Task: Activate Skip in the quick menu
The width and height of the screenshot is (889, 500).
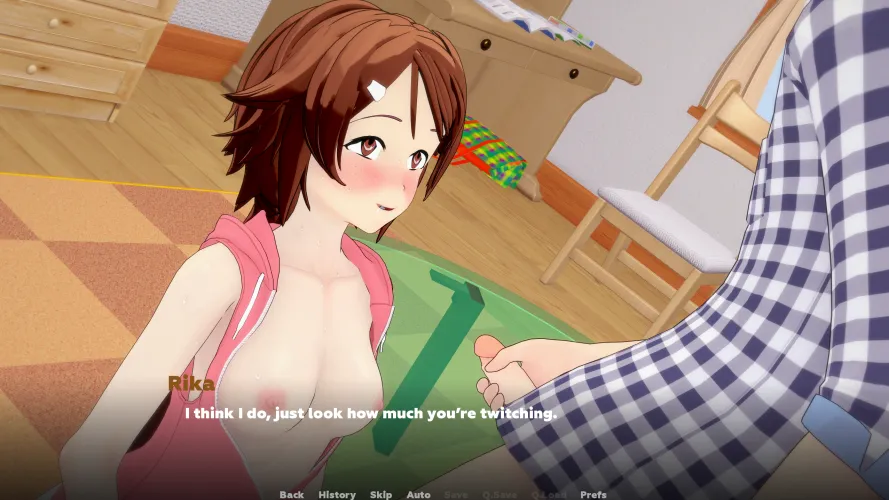Action: [x=381, y=494]
